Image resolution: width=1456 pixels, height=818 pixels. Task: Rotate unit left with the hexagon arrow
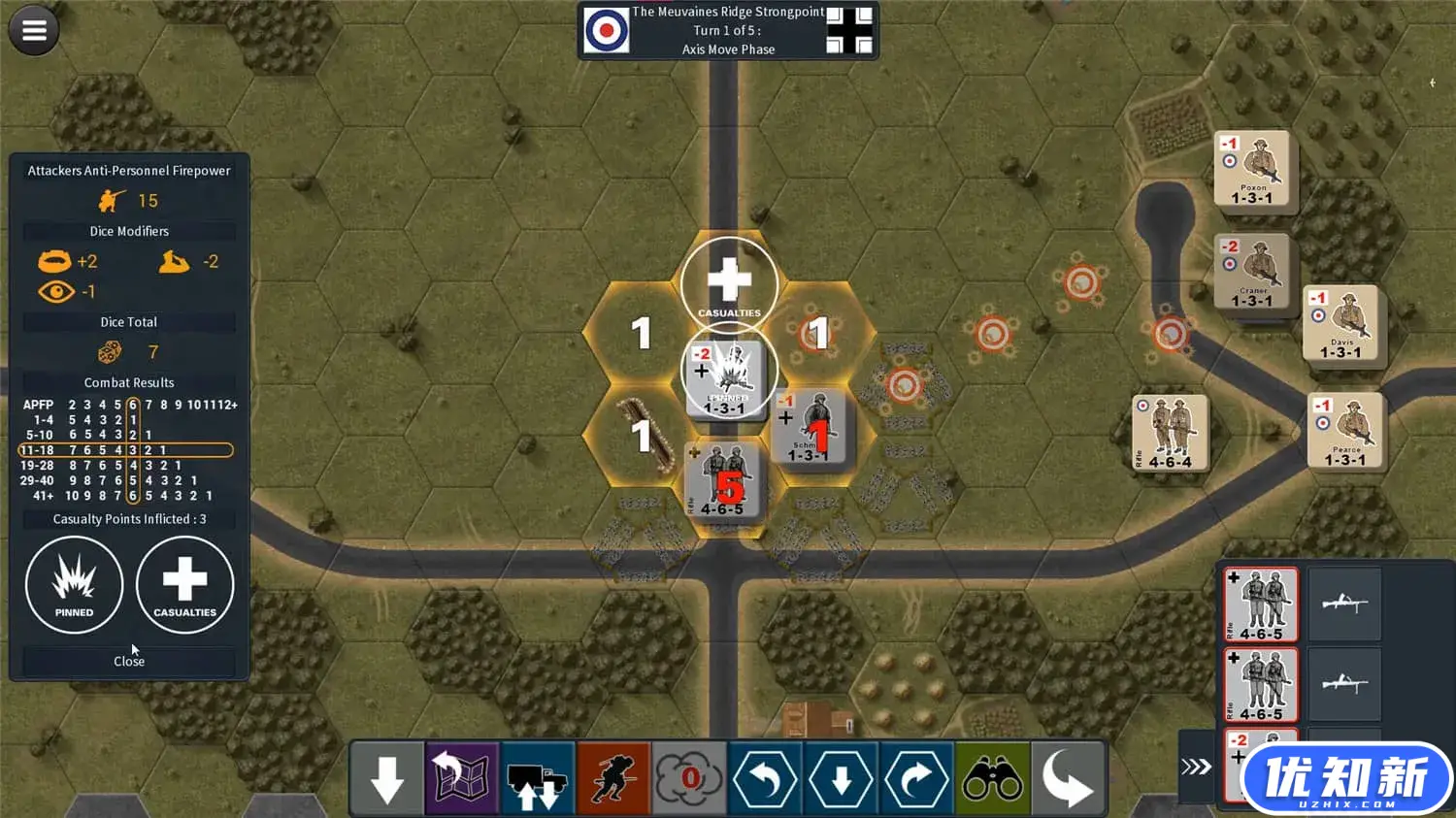pyautogui.click(x=765, y=778)
